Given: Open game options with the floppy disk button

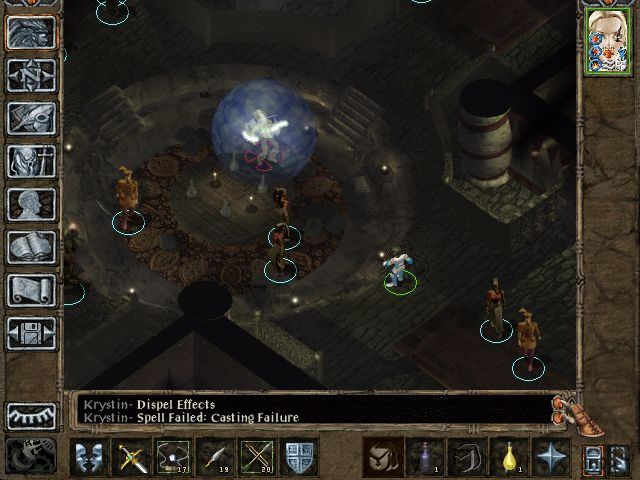Looking at the screenshot, I should pyautogui.click(x=31, y=333).
